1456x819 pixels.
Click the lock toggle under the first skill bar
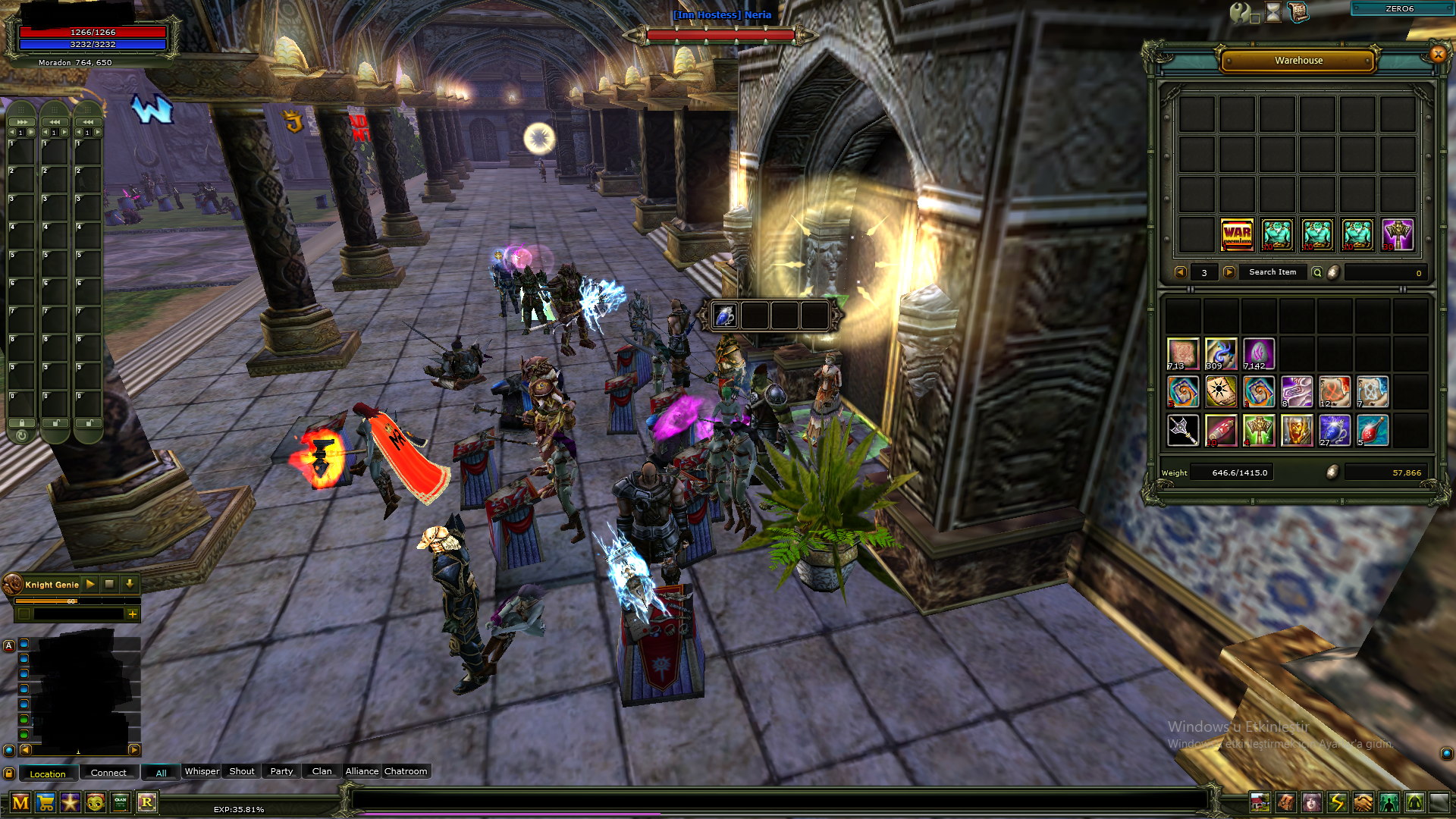click(x=22, y=422)
